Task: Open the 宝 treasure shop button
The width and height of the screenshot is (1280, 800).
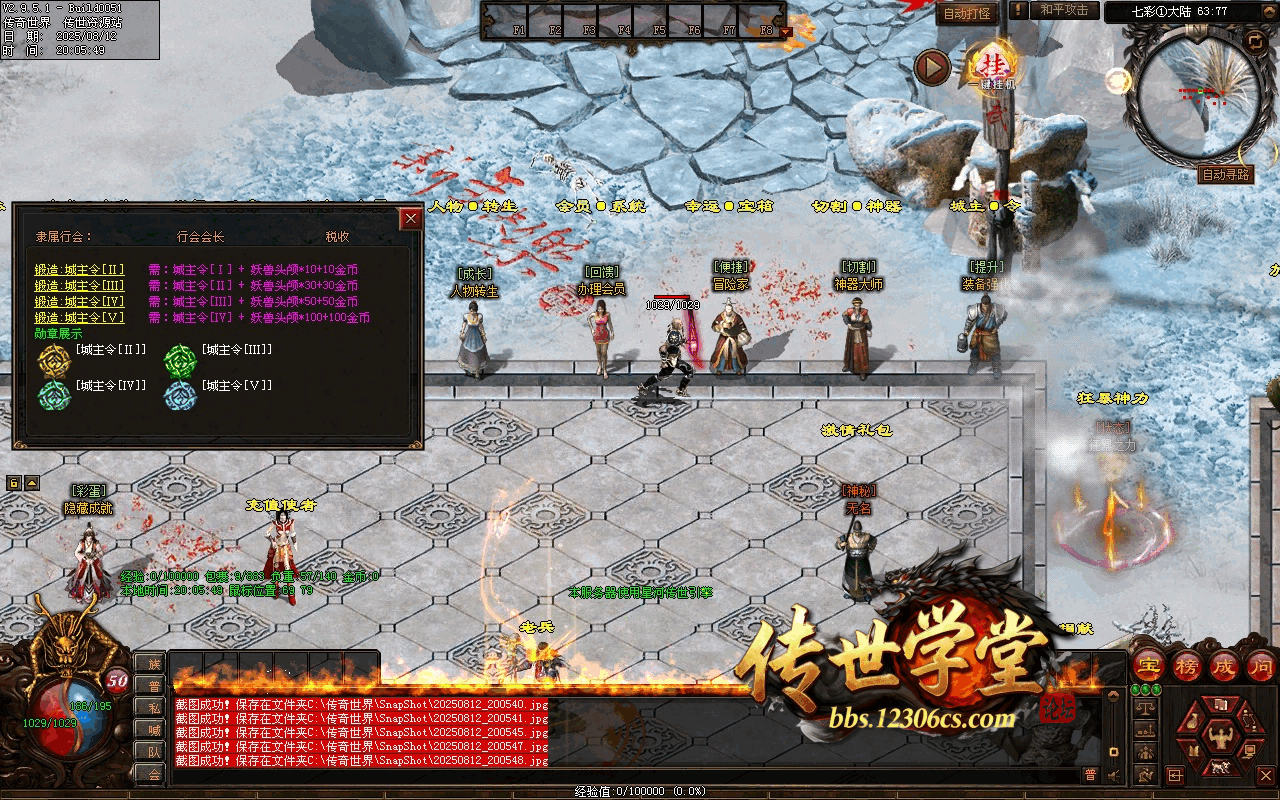Action: pos(1149,665)
